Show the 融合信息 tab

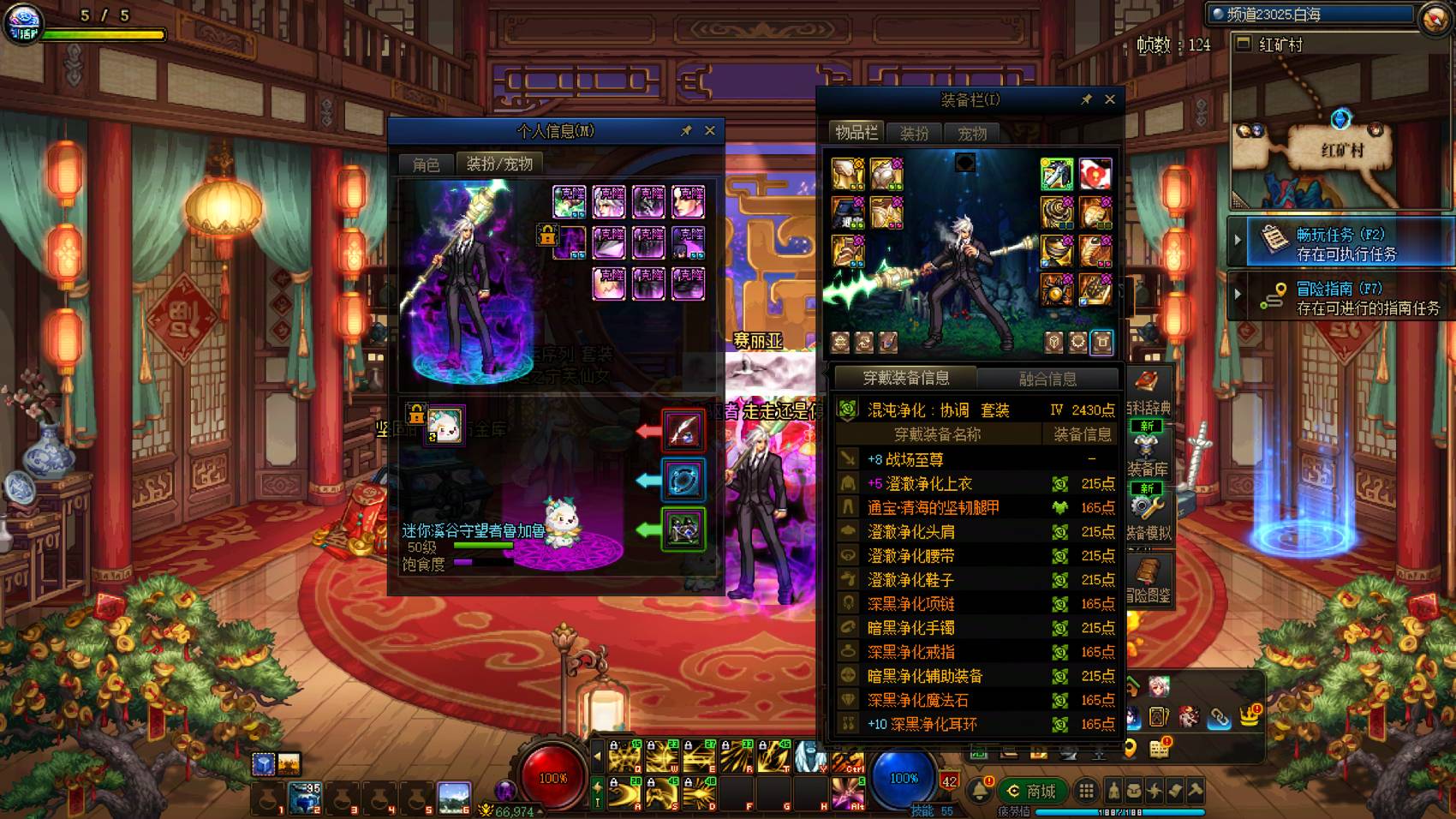1047,379
